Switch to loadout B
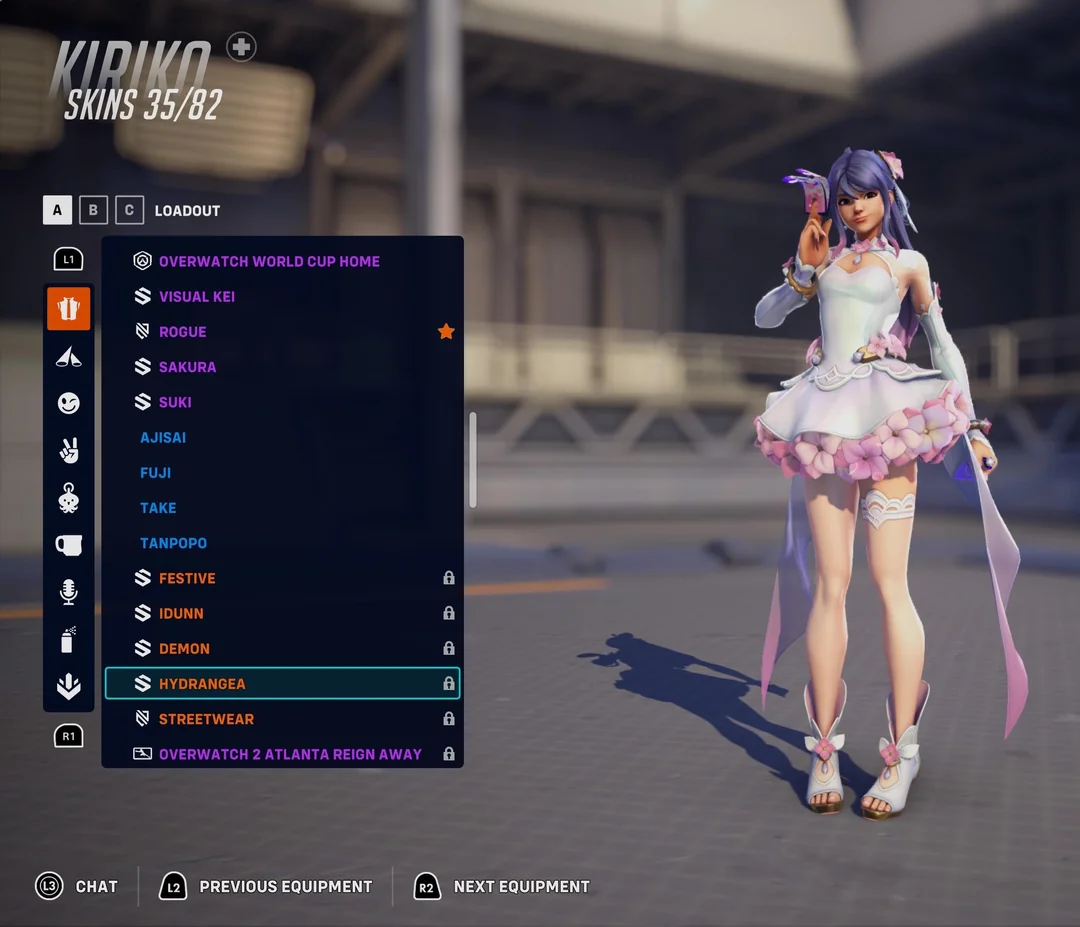Viewport: 1080px width, 927px height. coord(93,210)
